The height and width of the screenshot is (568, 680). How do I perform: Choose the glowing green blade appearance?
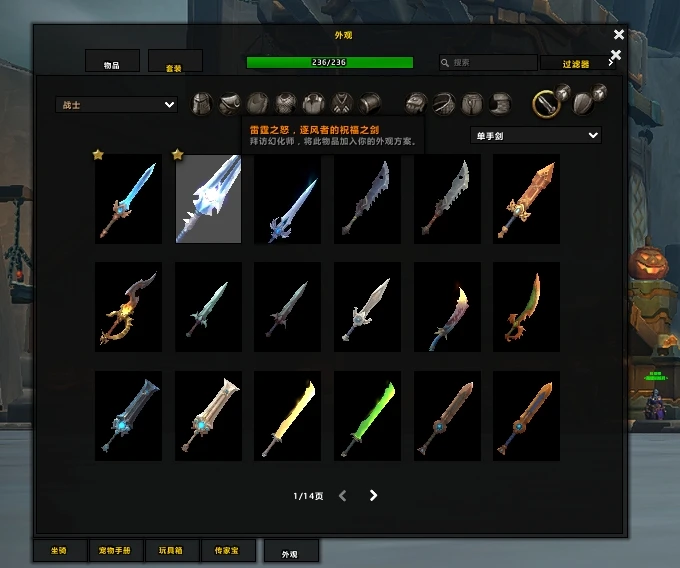367,416
